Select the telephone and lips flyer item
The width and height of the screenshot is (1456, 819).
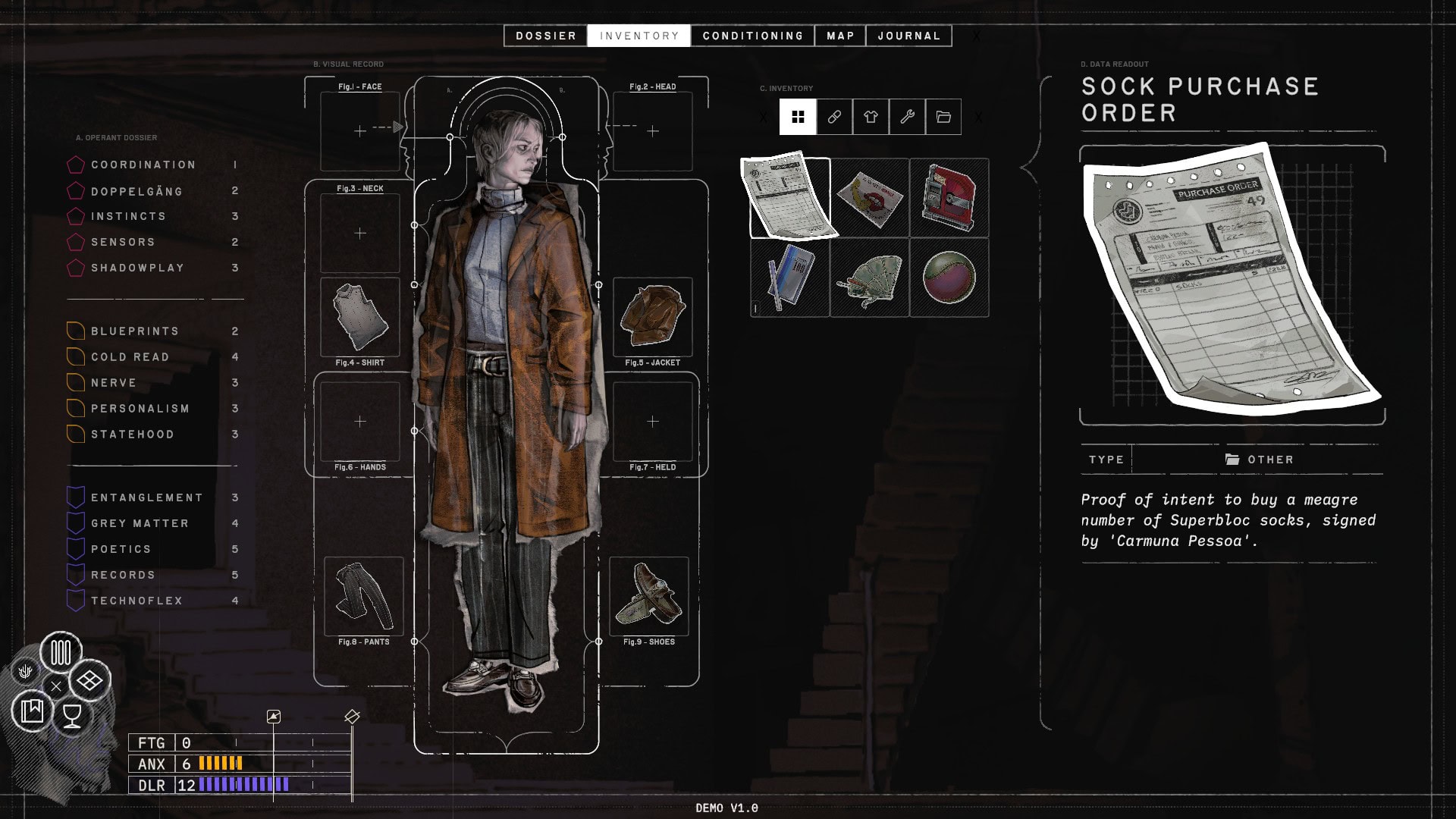tap(869, 198)
